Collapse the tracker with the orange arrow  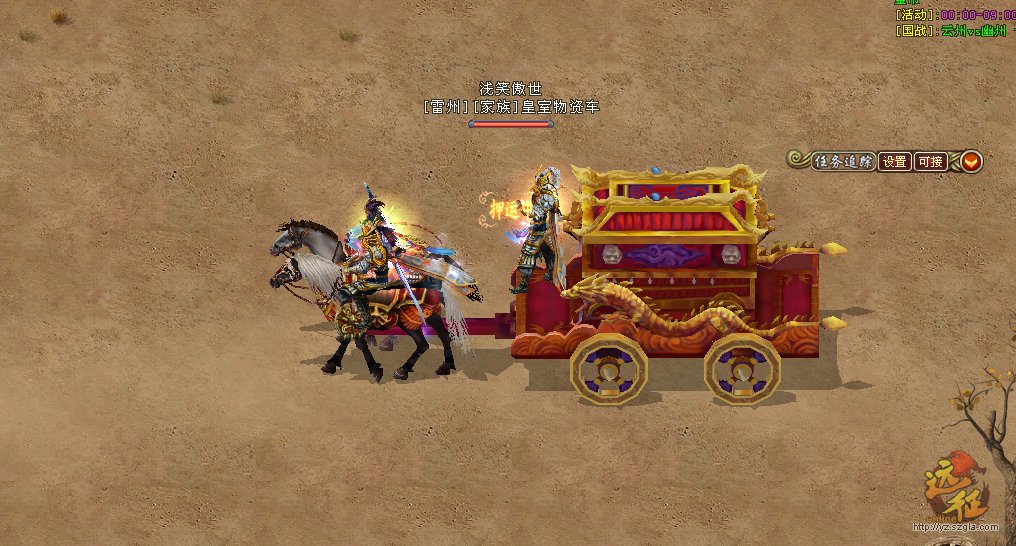[x=971, y=161]
